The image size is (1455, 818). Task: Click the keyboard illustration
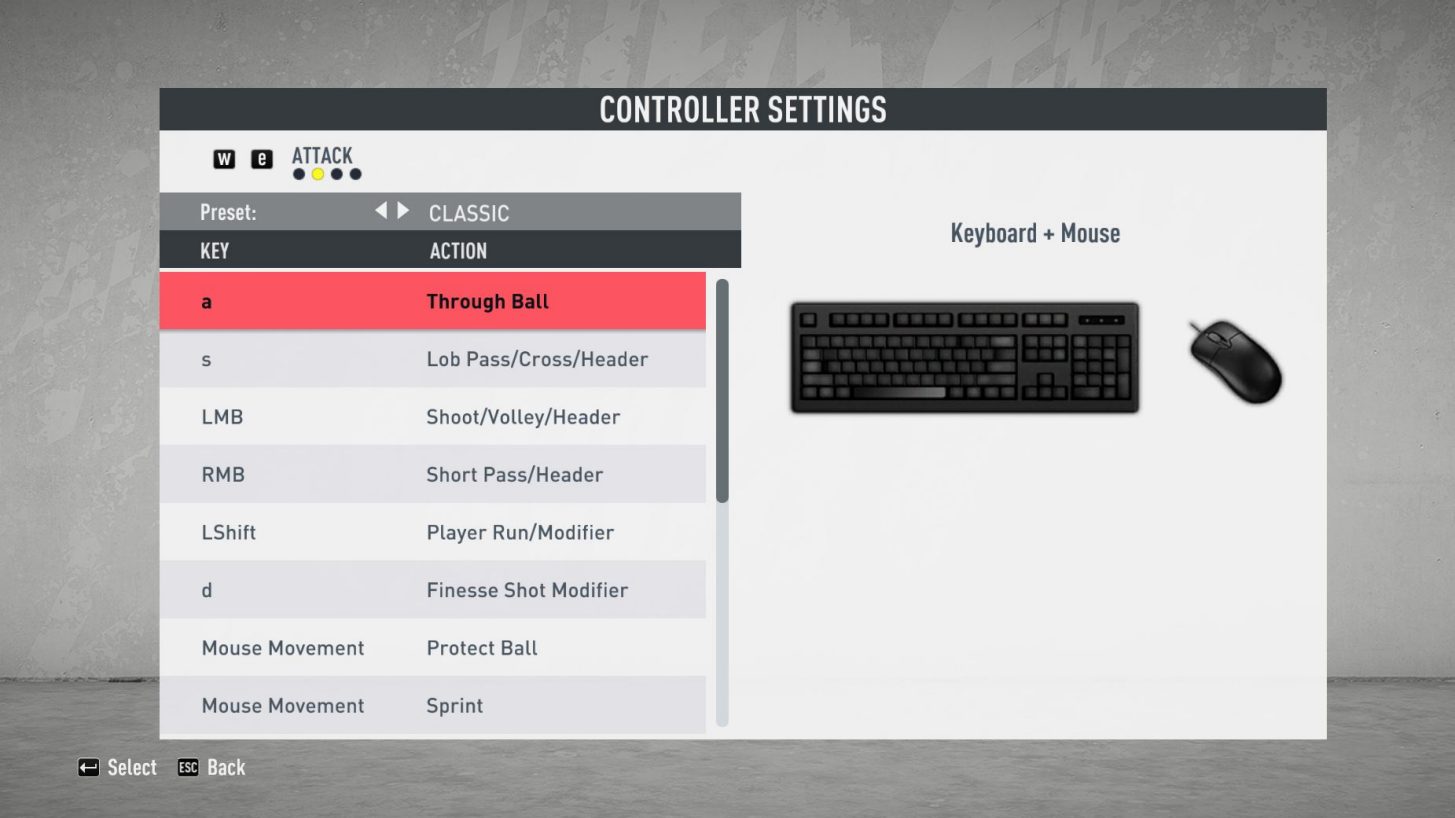point(963,357)
